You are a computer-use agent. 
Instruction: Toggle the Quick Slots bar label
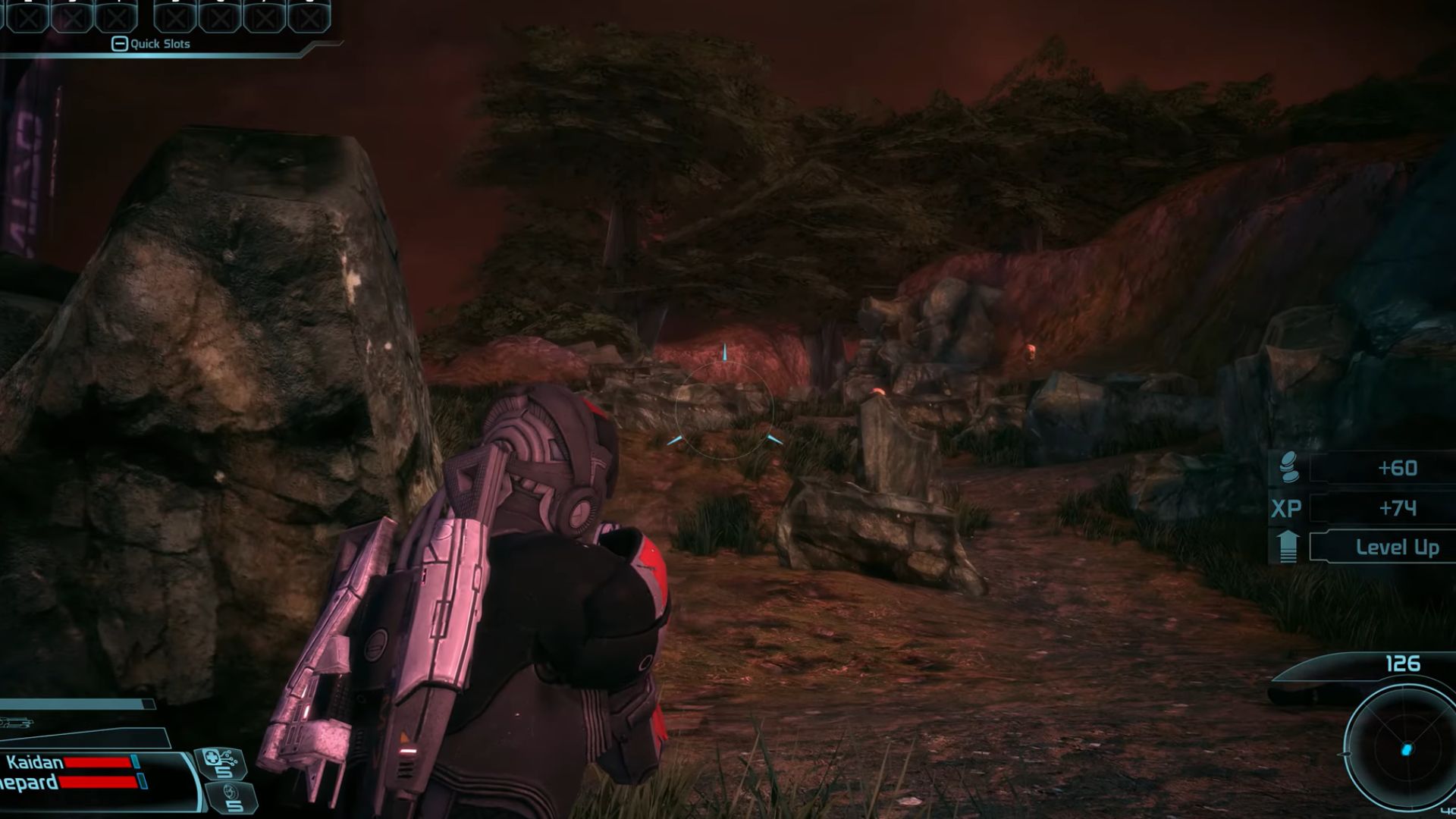click(152, 44)
